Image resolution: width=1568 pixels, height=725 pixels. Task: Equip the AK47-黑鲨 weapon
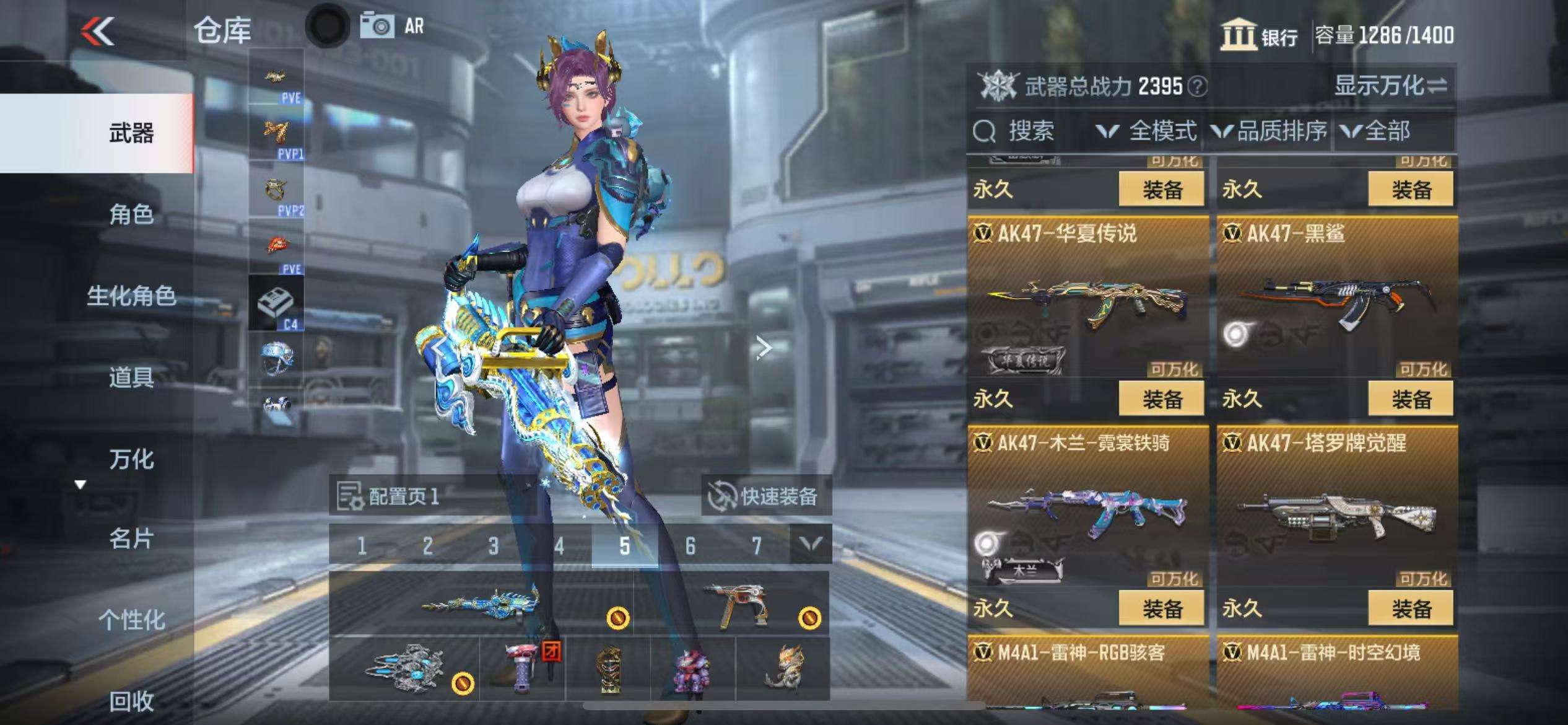pyautogui.click(x=1411, y=399)
